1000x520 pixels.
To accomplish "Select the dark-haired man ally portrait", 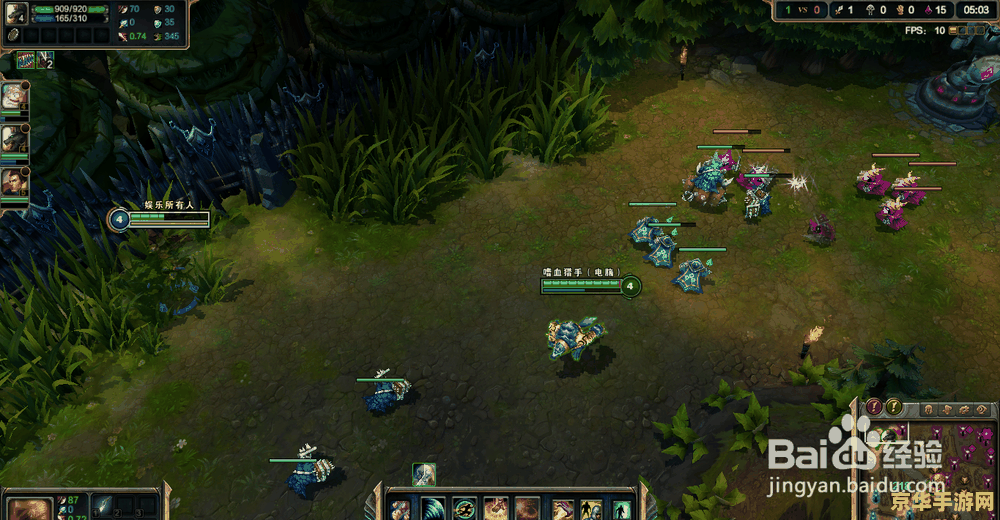I will point(13,181).
